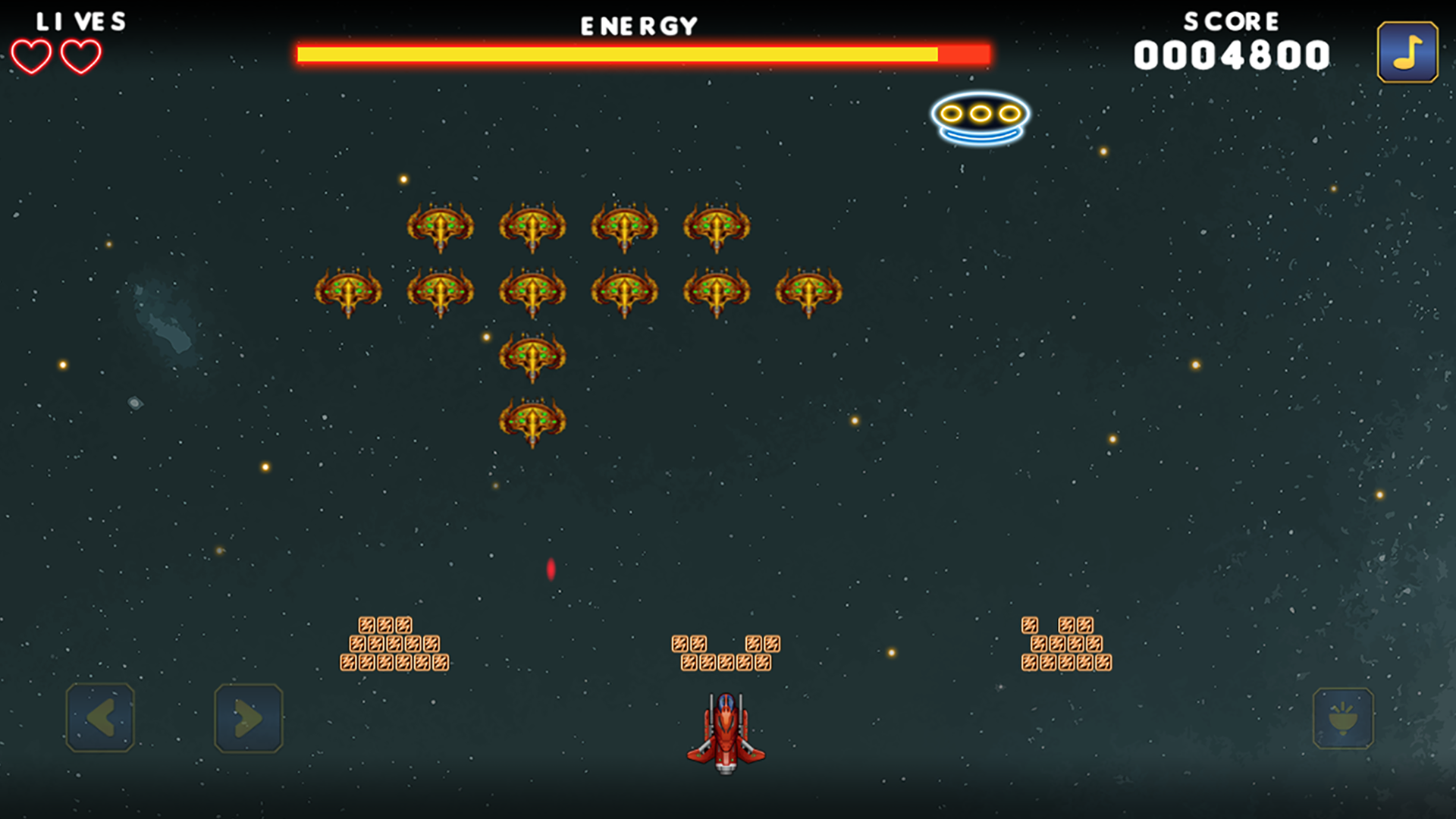
Task: Click the LIVES label at top left
Action: 78,20
